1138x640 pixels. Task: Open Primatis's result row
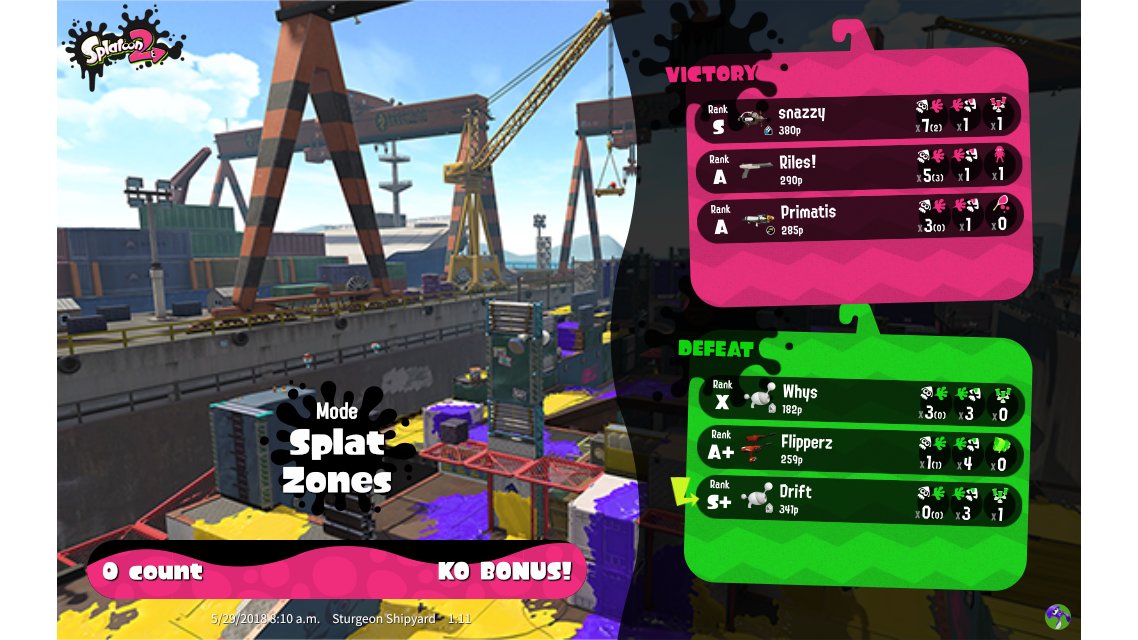pyautogui.click(x=858, y=217)
